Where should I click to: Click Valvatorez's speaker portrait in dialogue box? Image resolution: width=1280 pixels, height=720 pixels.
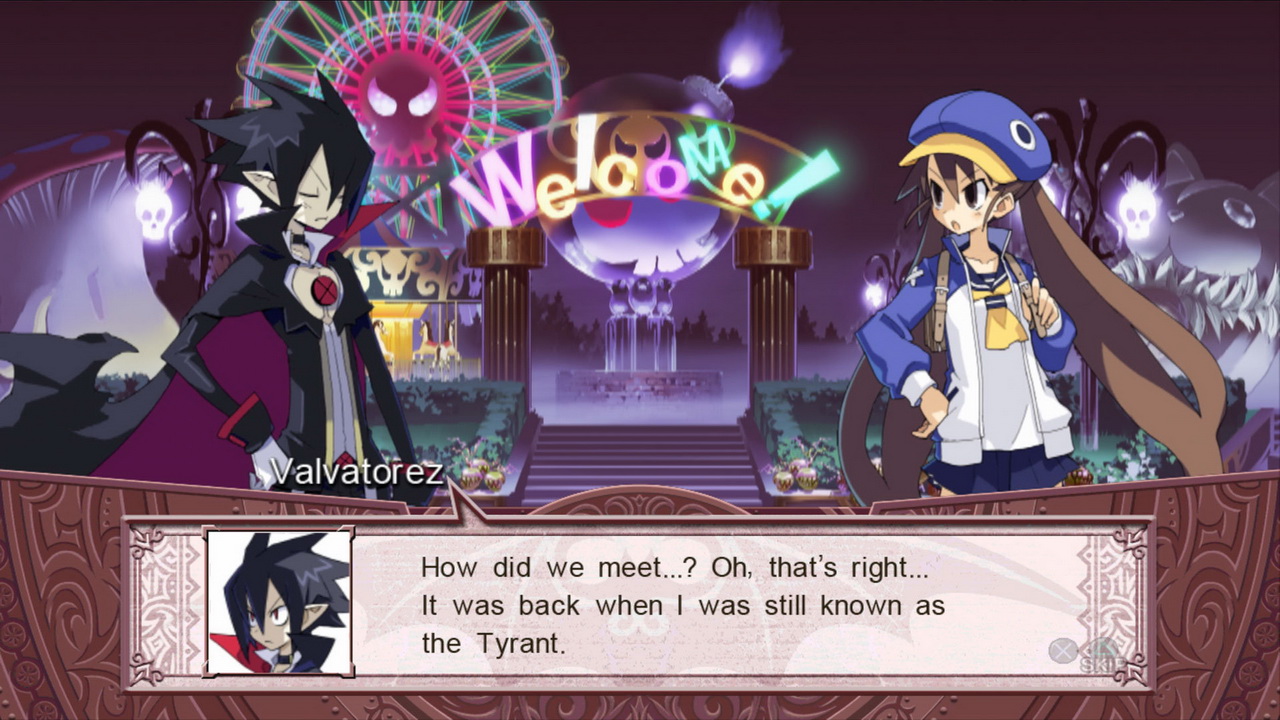pyautogui.click(x=279, y=602)
